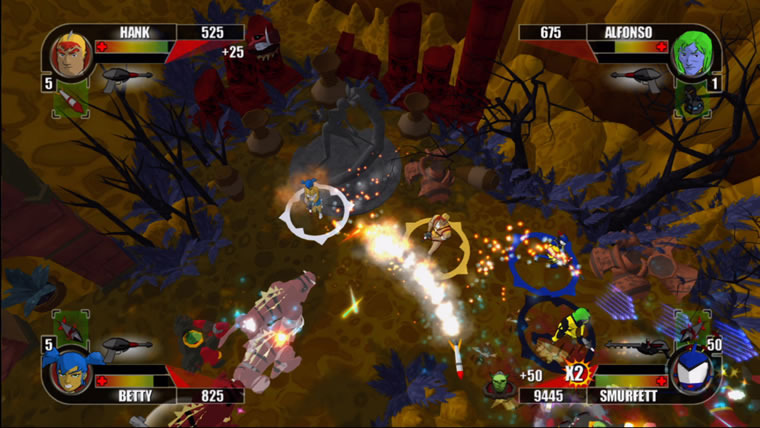
Task: Select Smurfett's chainsaw weapon icon
Action: point(636,346)
